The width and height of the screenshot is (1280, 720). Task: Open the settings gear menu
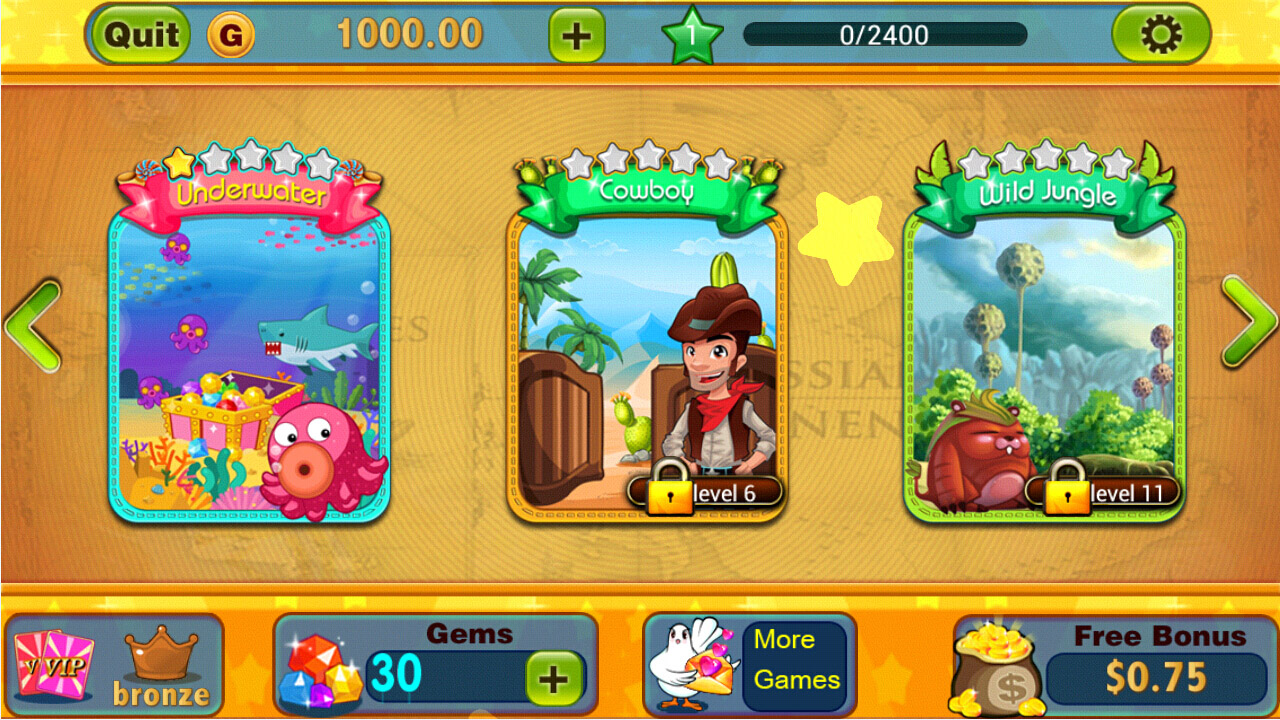(x=1161, y=34)
